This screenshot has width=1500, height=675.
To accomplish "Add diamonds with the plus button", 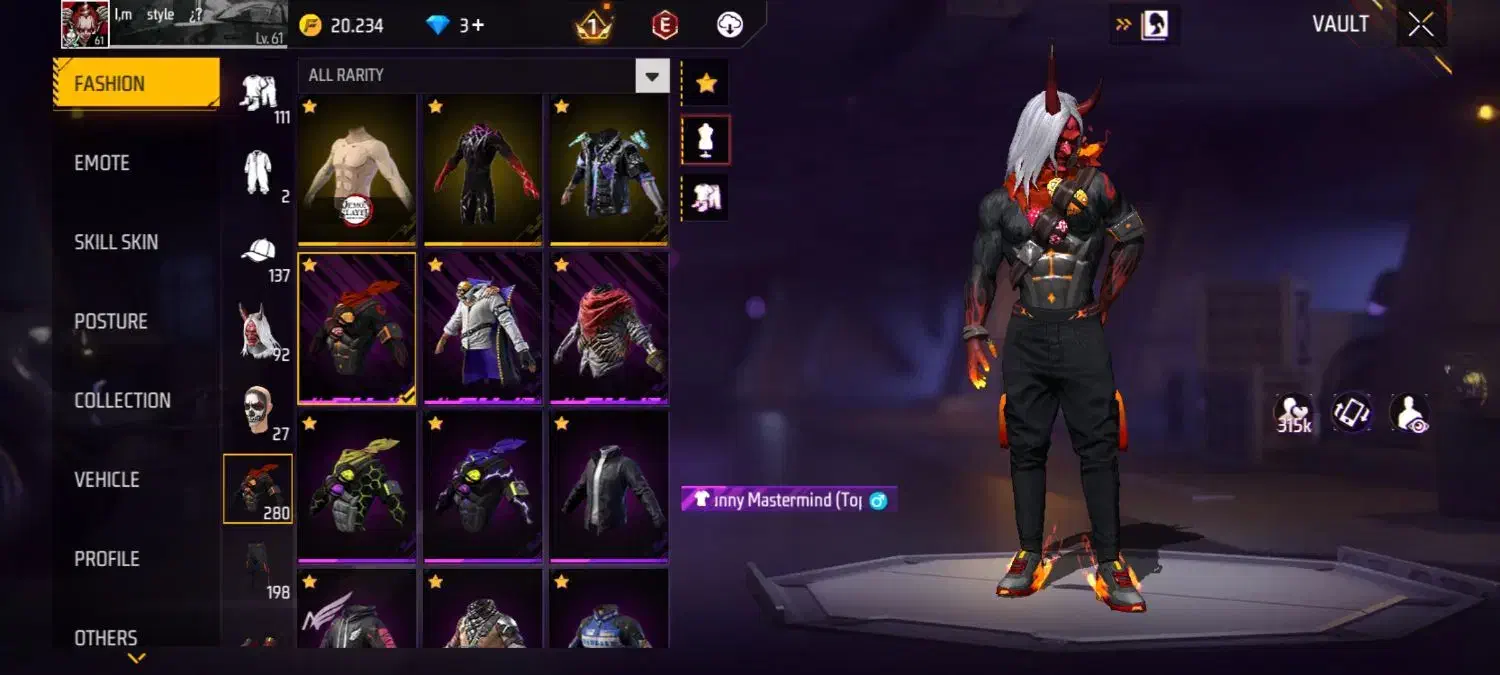I will pyautogui.click(x=477, y=25).
